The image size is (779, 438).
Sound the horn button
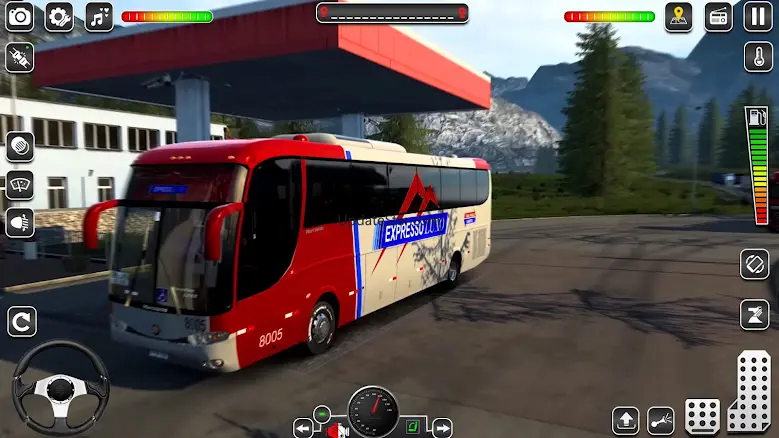pyautogui.click(x=19, y=146)
